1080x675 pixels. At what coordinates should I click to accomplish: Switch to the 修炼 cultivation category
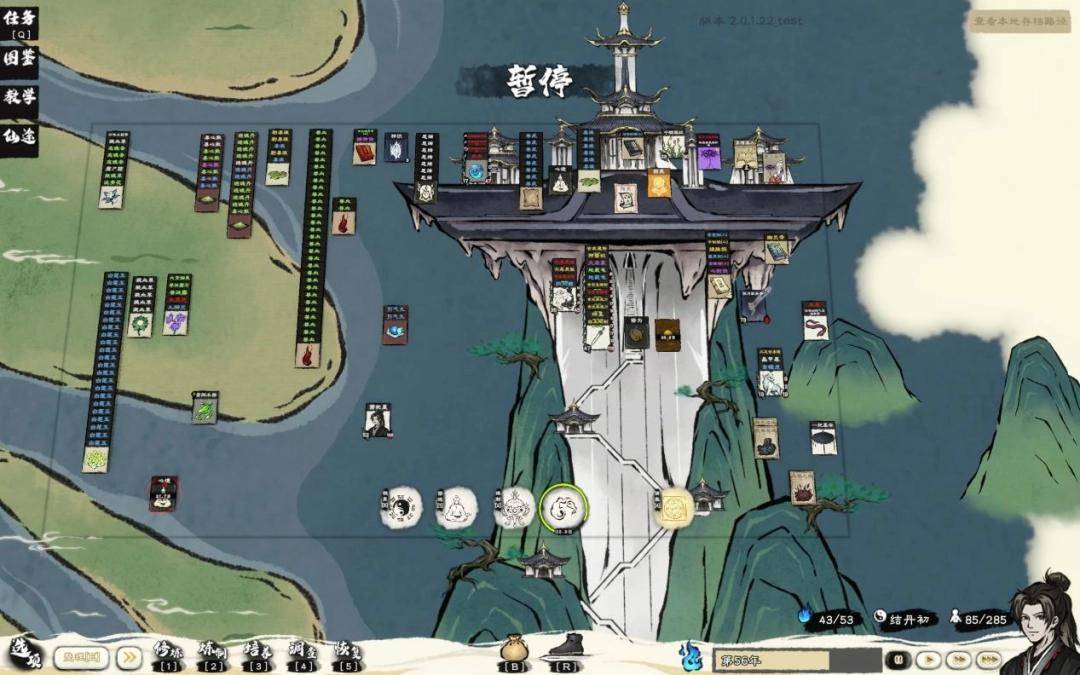[x=168, y=654]
